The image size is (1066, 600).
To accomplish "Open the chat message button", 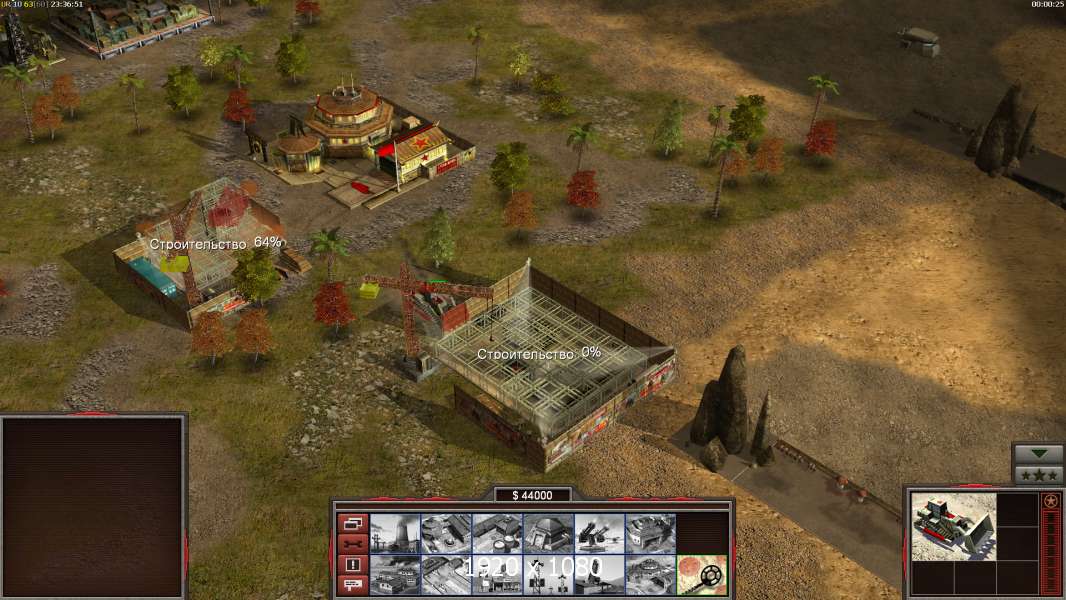I will coord(352,585).
